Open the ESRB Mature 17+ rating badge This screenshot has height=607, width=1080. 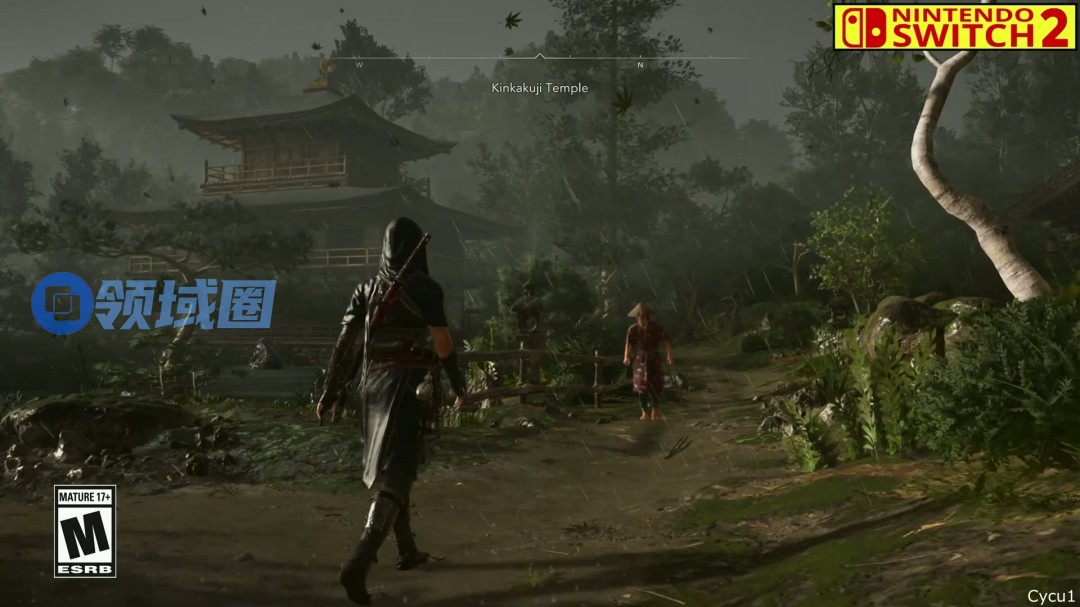point(85,531)
